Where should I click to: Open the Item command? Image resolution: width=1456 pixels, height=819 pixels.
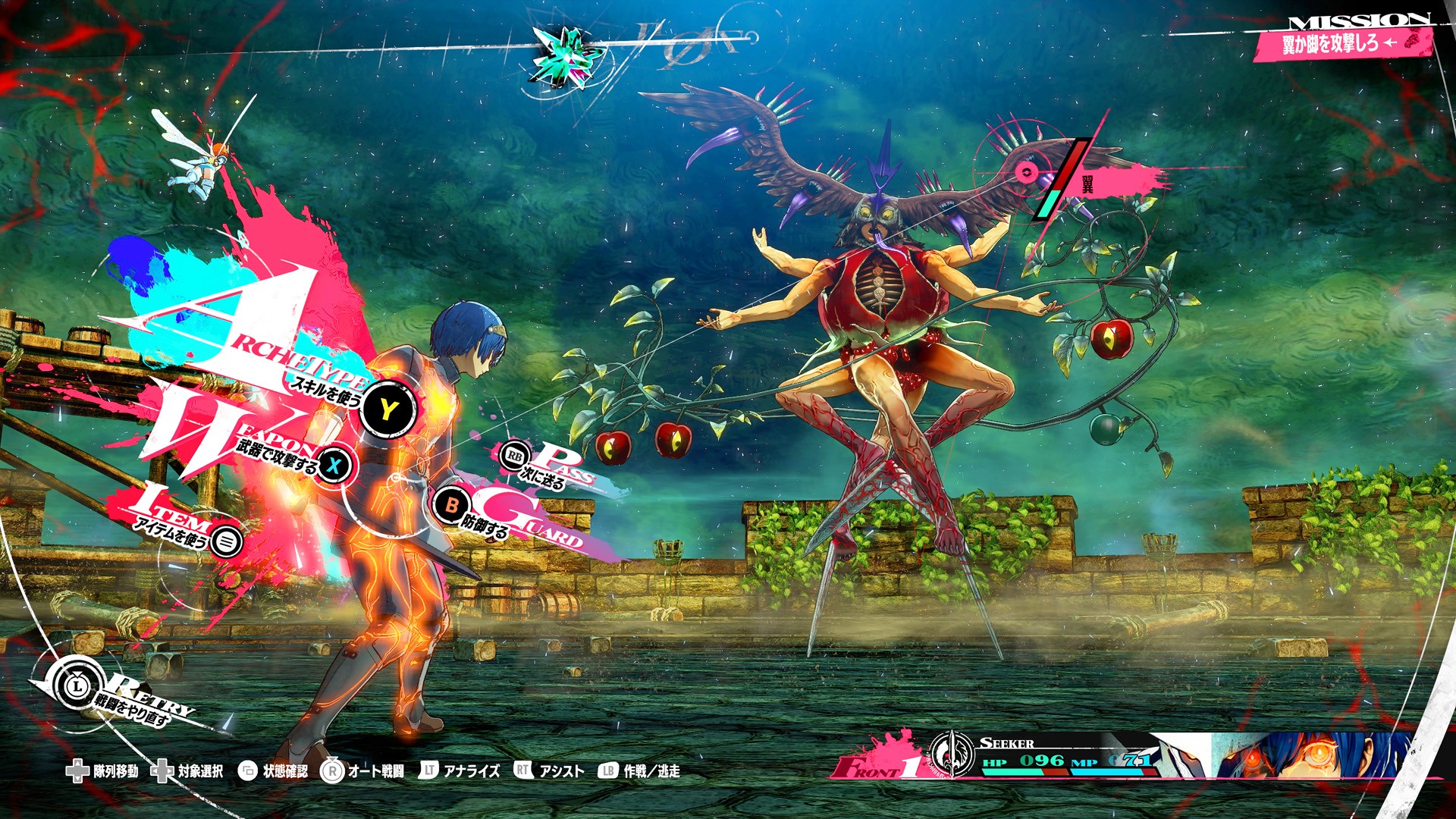[x=226, y=541]
